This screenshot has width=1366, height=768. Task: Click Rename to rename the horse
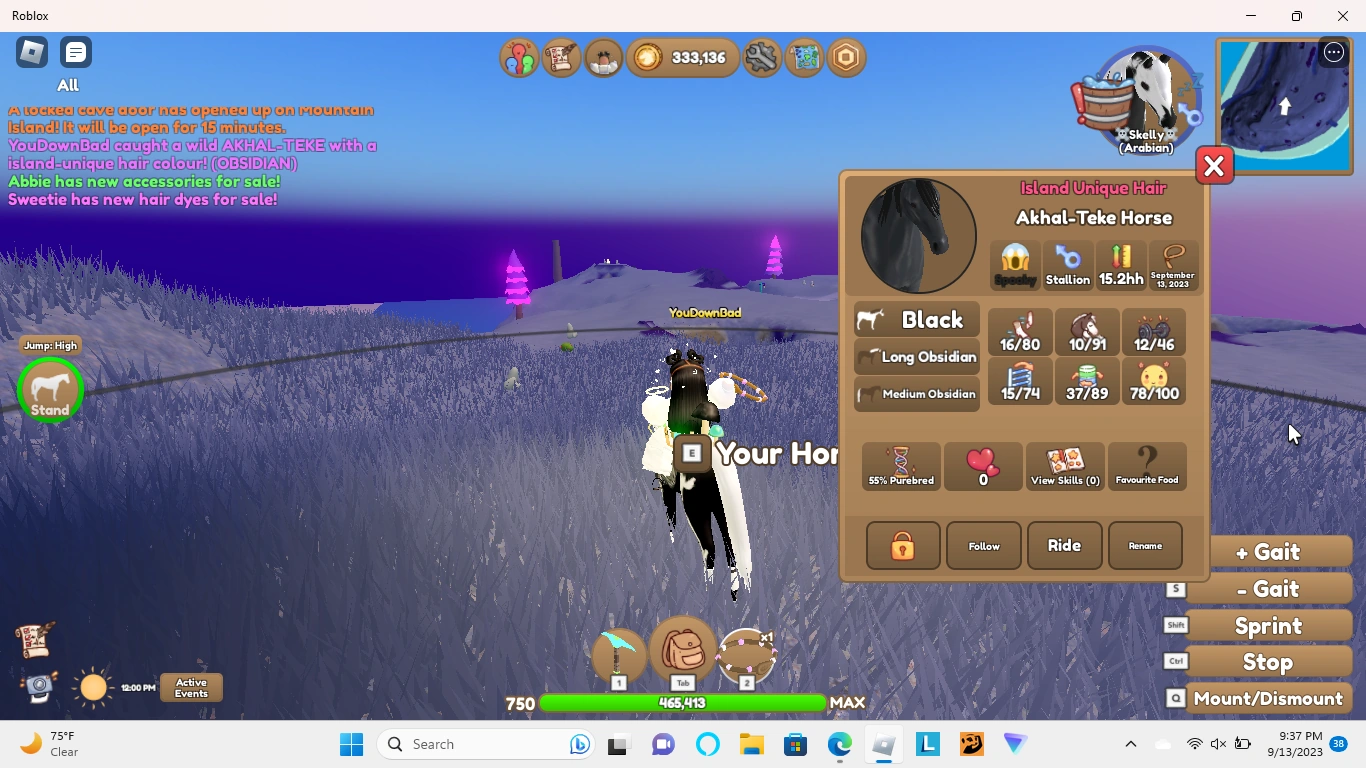click(x=1145, y=545)
